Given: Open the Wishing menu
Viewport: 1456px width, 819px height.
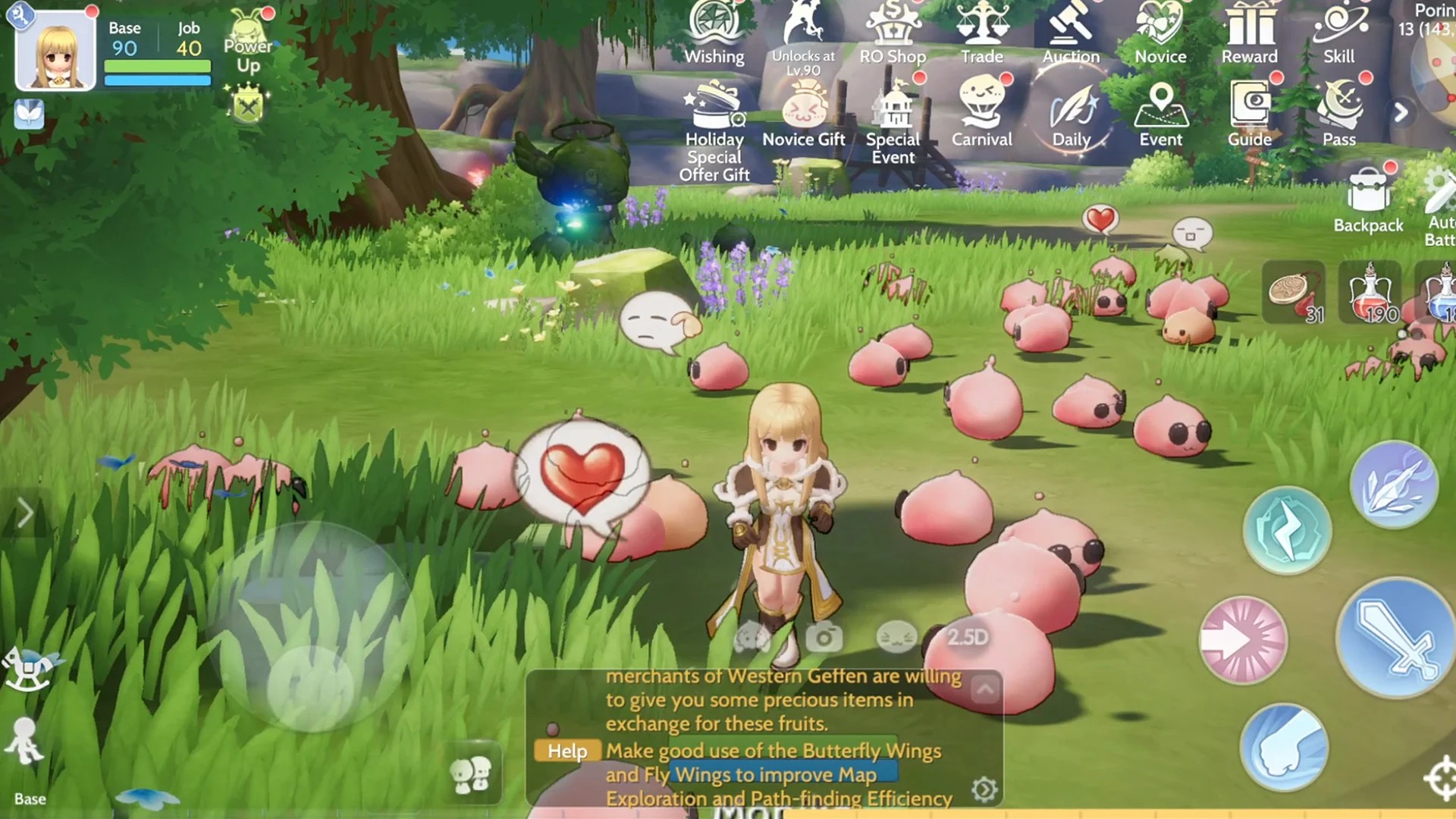Looking at the screenshot, I should click(714, 34).
